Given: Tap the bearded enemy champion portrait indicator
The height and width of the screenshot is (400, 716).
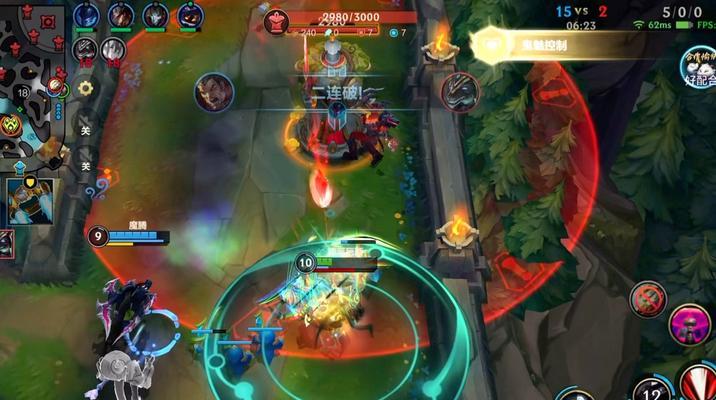Looking at the screenshot, I should coord(214,92).
